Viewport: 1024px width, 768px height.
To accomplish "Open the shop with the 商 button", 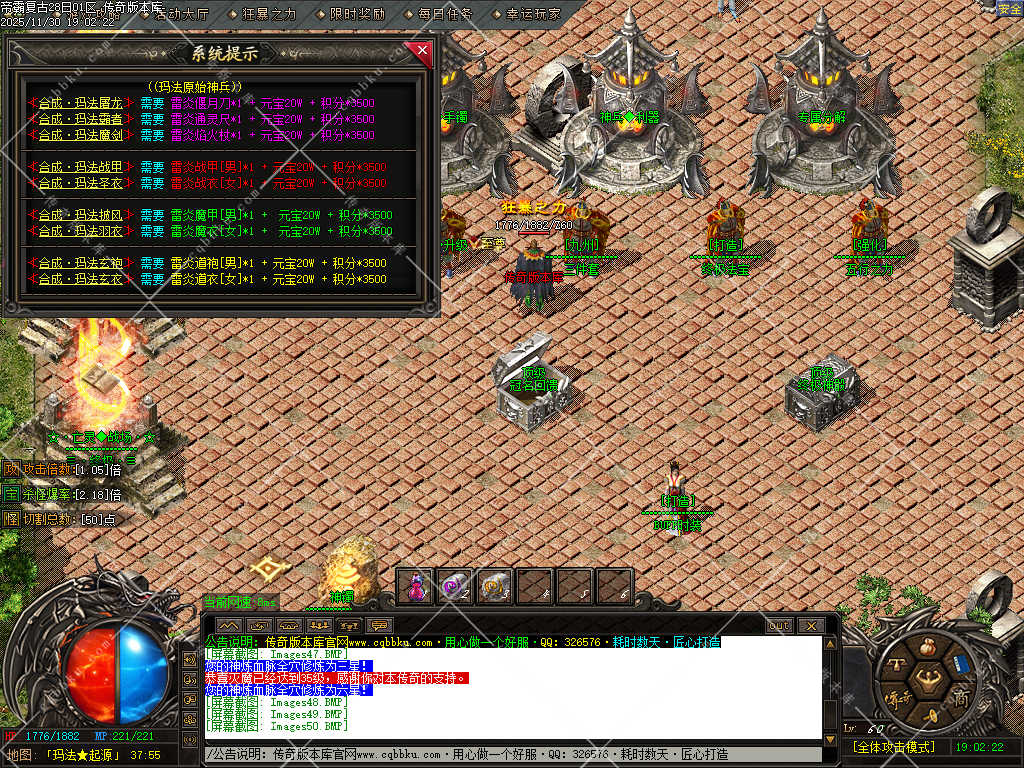I will point(961,697).
